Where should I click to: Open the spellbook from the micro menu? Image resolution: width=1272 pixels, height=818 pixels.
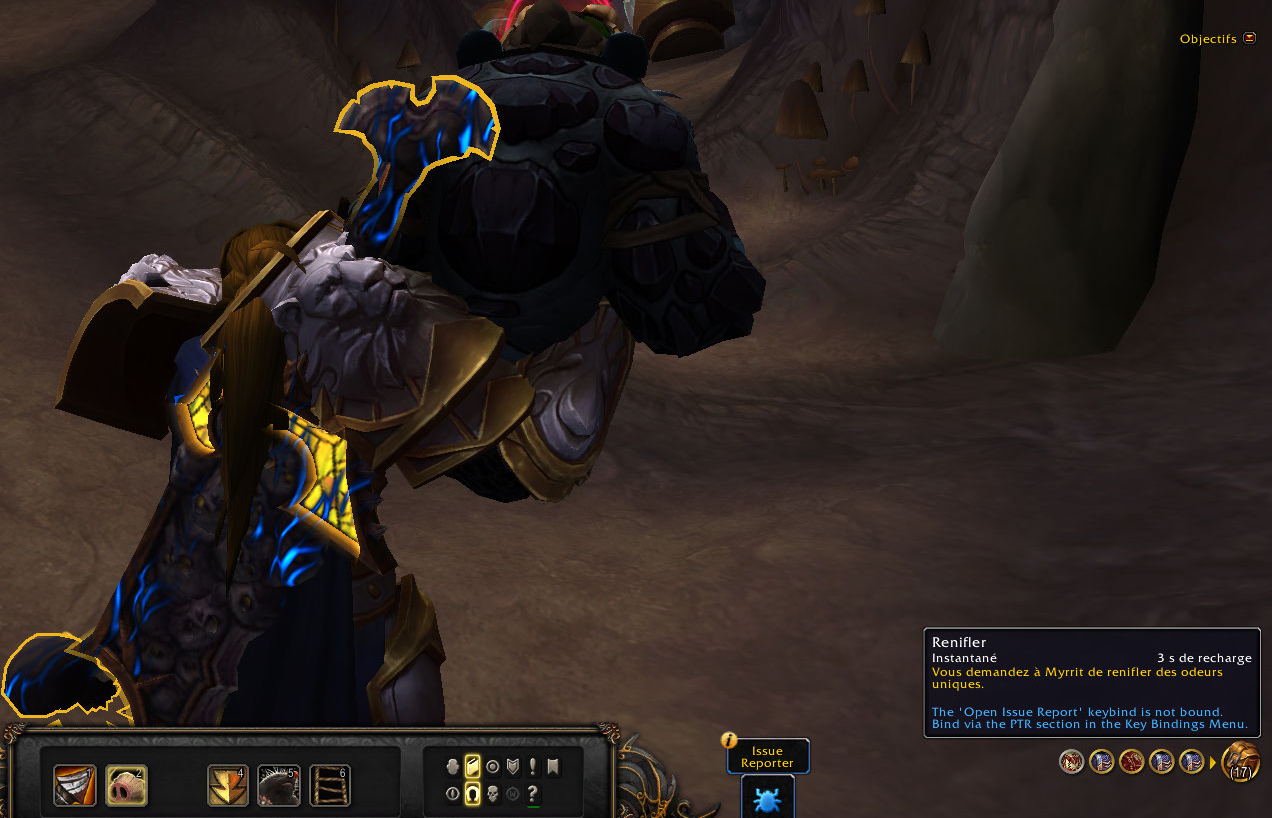tap(473, 767)
